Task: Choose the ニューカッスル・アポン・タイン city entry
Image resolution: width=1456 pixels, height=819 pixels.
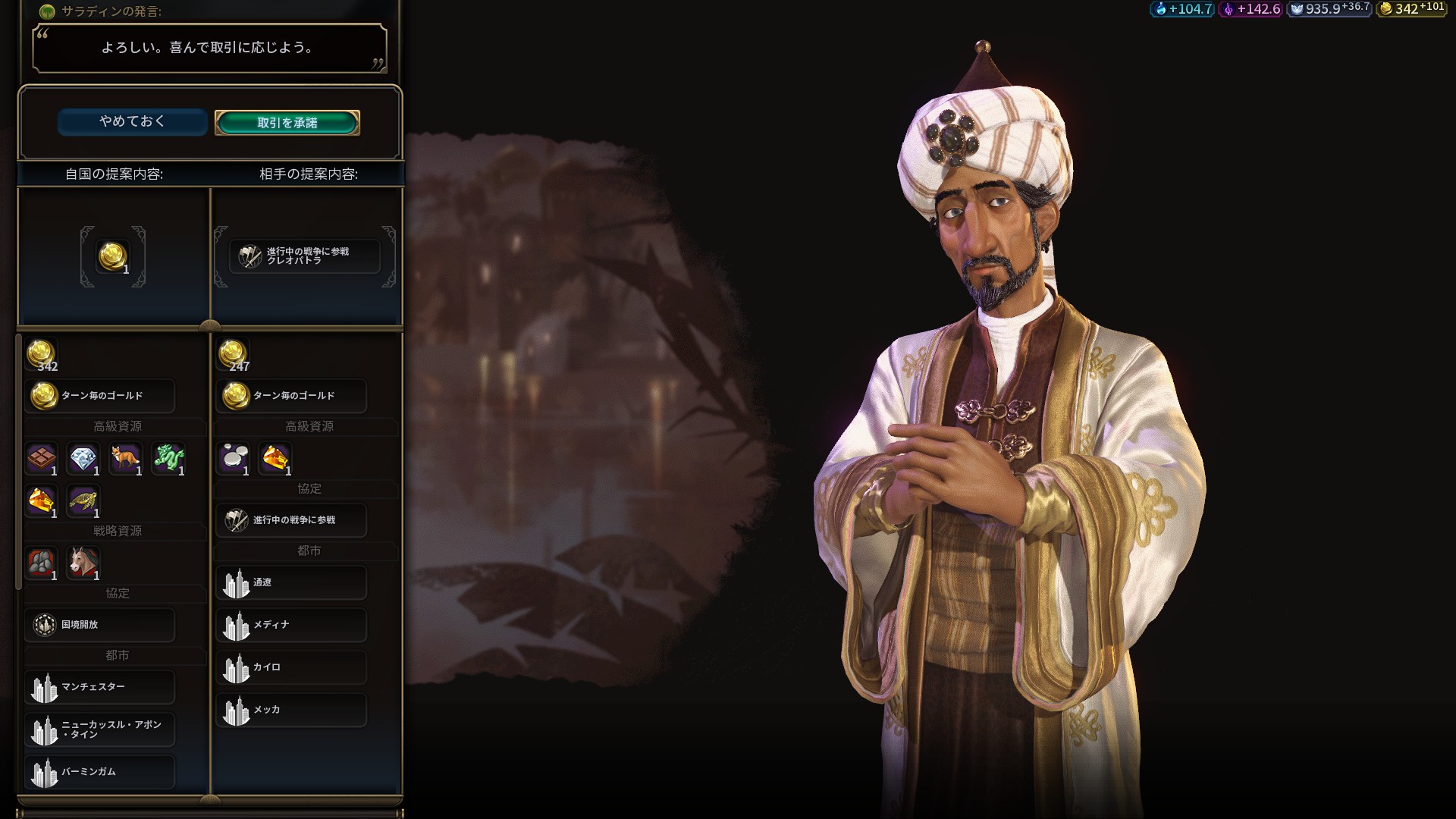Action: [99, 730]
